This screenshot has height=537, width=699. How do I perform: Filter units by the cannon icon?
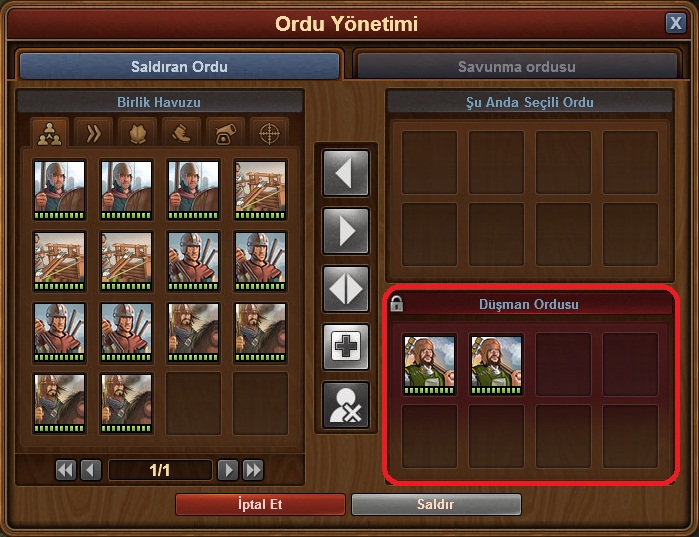click(225, 132)
